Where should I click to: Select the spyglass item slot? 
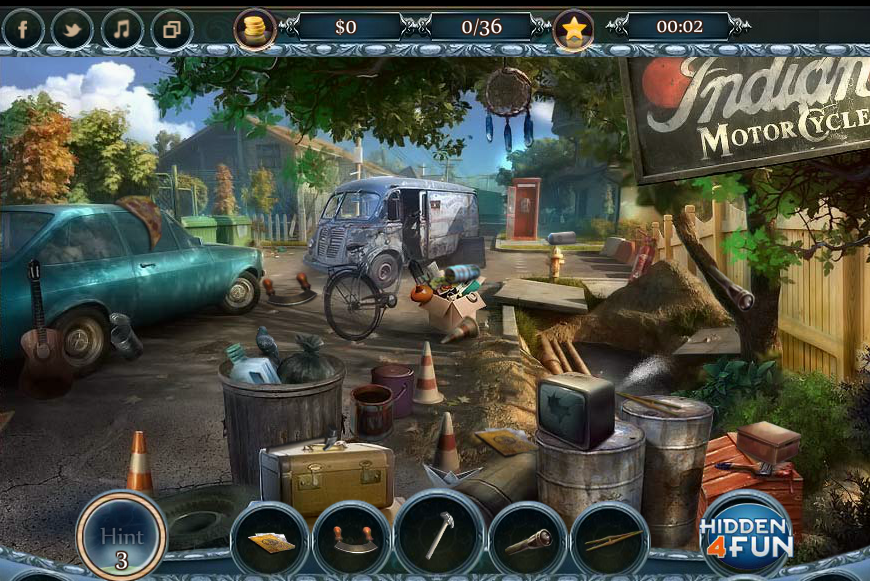tap(528, 541)
